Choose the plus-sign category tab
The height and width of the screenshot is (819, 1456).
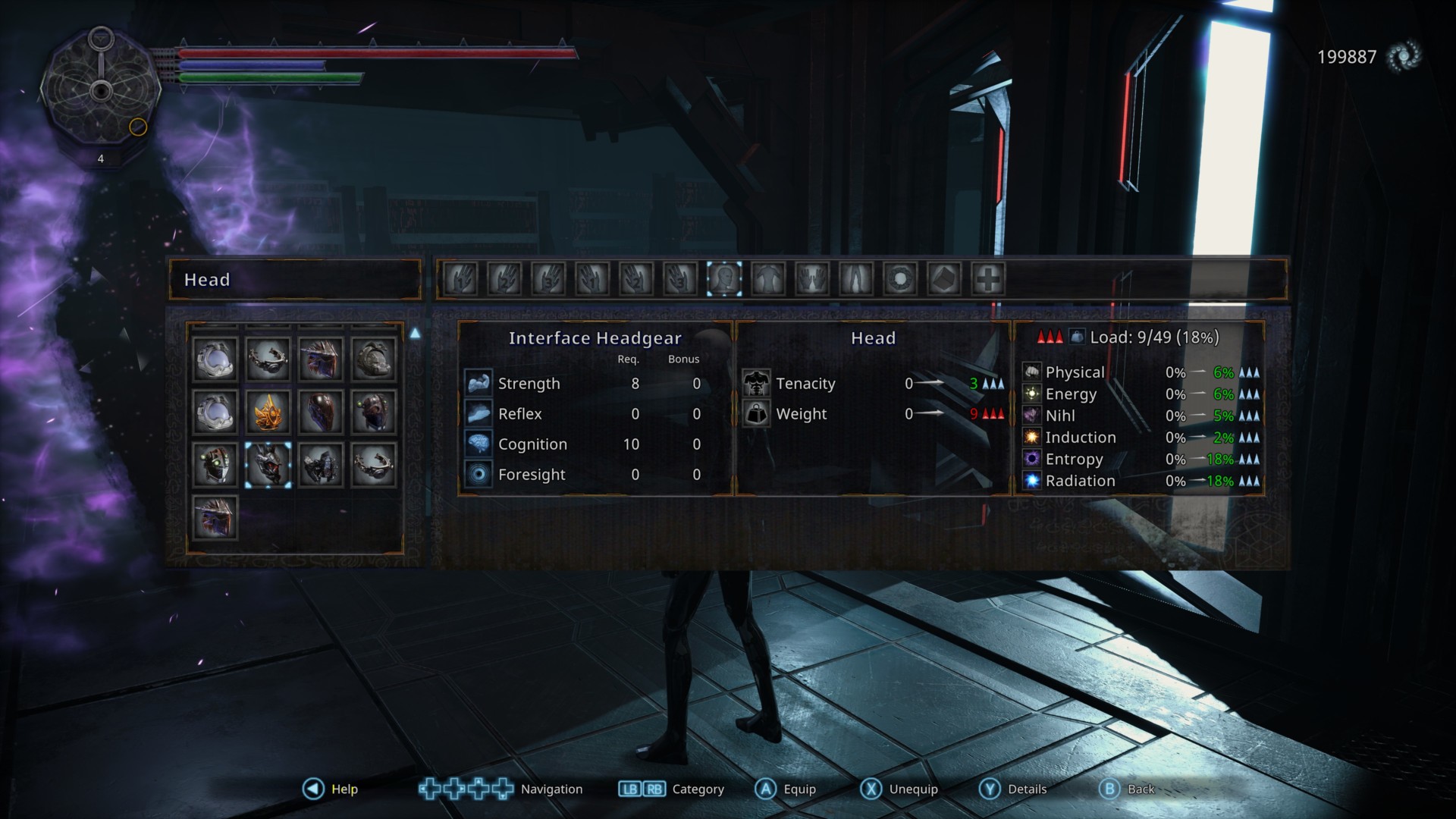987,280
